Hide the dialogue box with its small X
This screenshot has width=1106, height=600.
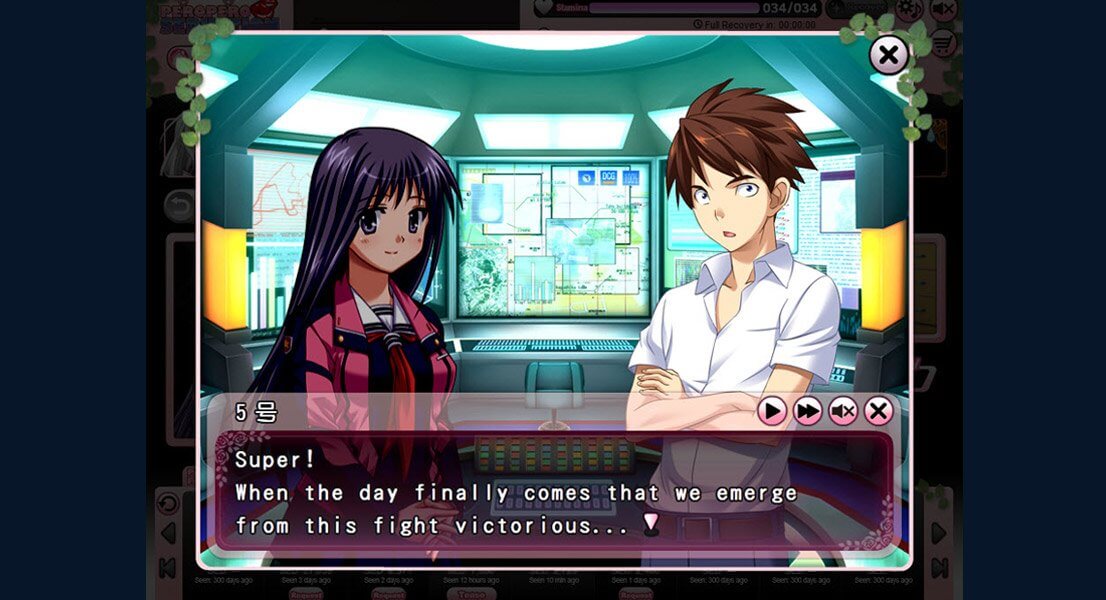(878, 410)
